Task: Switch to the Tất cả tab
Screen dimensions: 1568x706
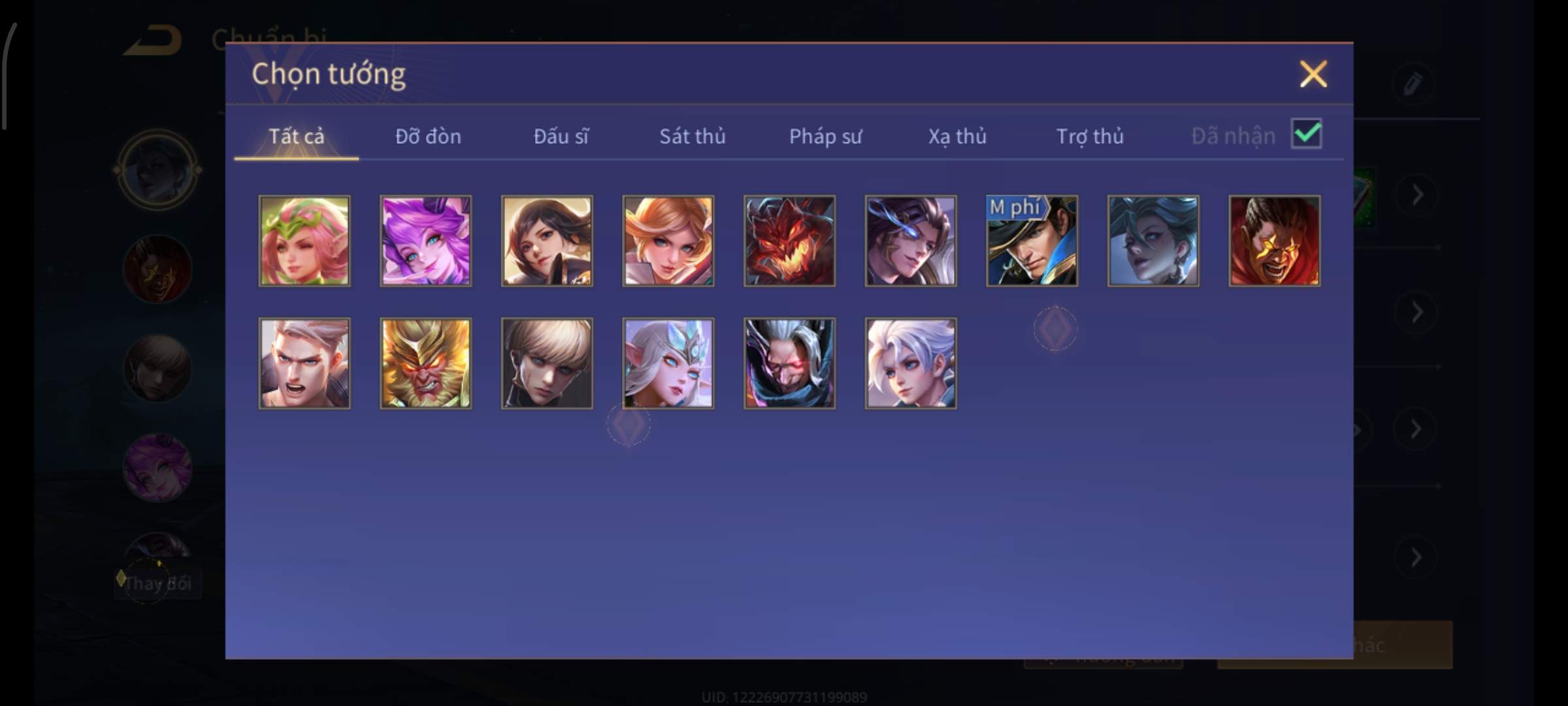Action: [x=296, y=136]
